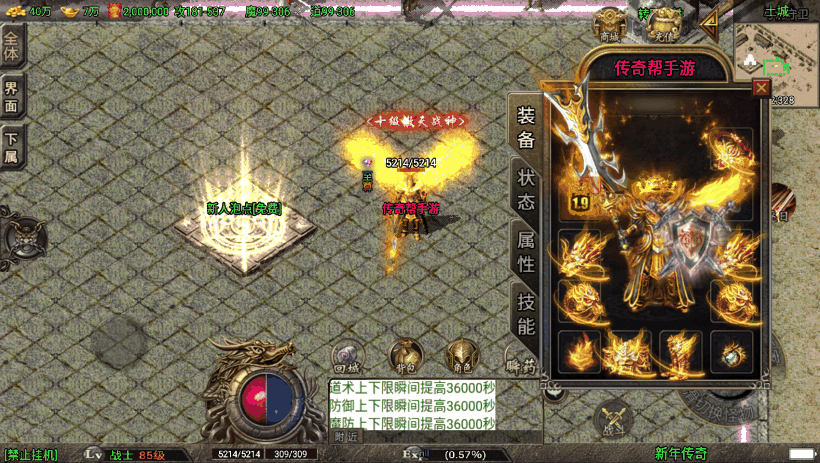Image resolution: width=820 pixels, height=463 pixels.
Task: Open the 商城 shop icon
Action: 610,25
